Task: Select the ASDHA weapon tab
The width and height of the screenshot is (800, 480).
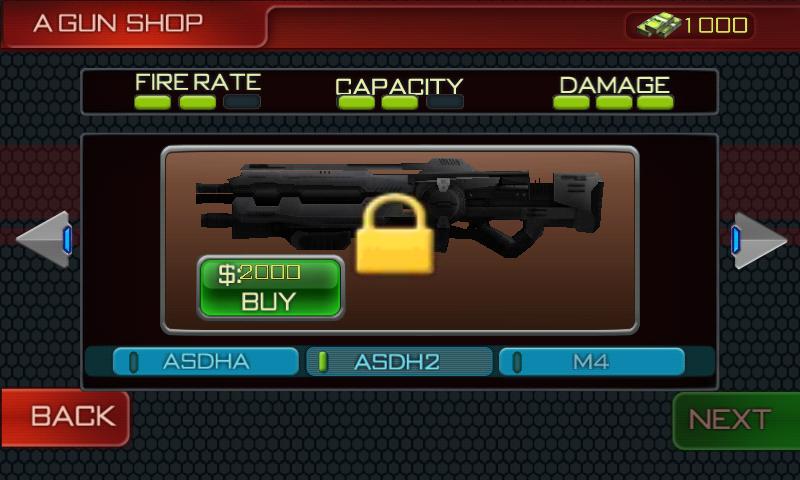Action: coord(206,361)
